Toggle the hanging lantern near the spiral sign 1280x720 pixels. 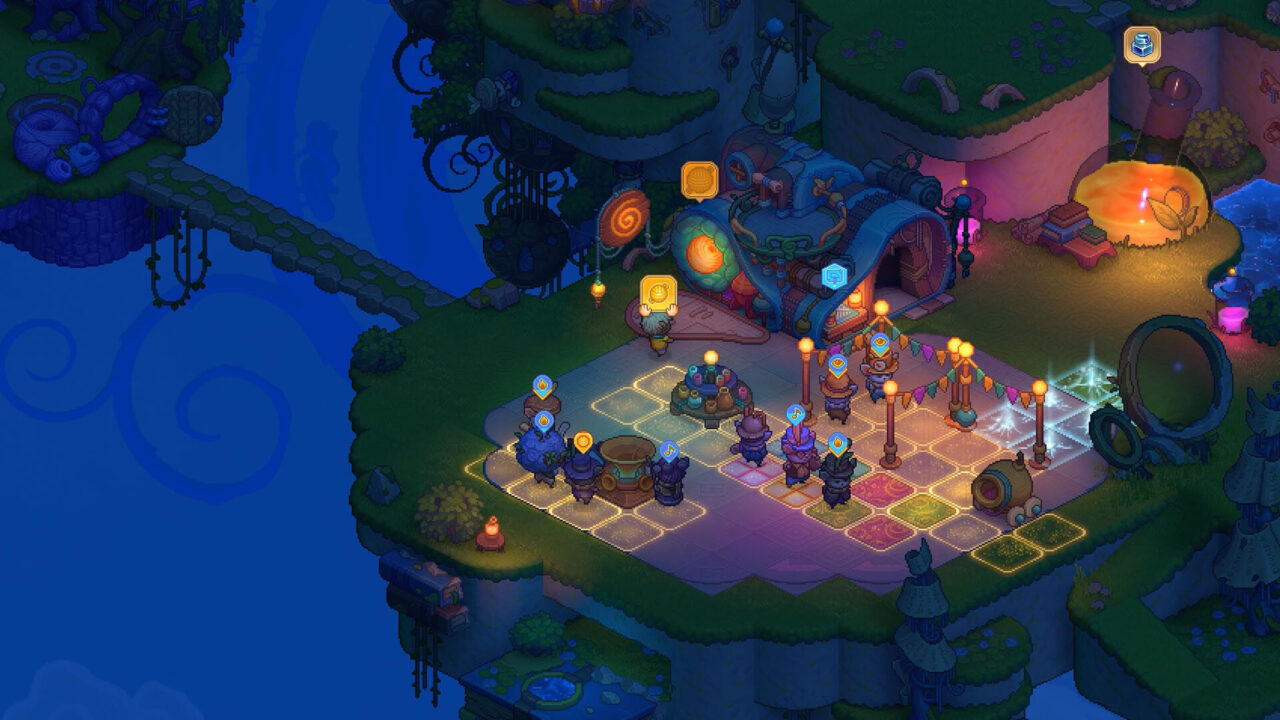(x=597, y=290)
